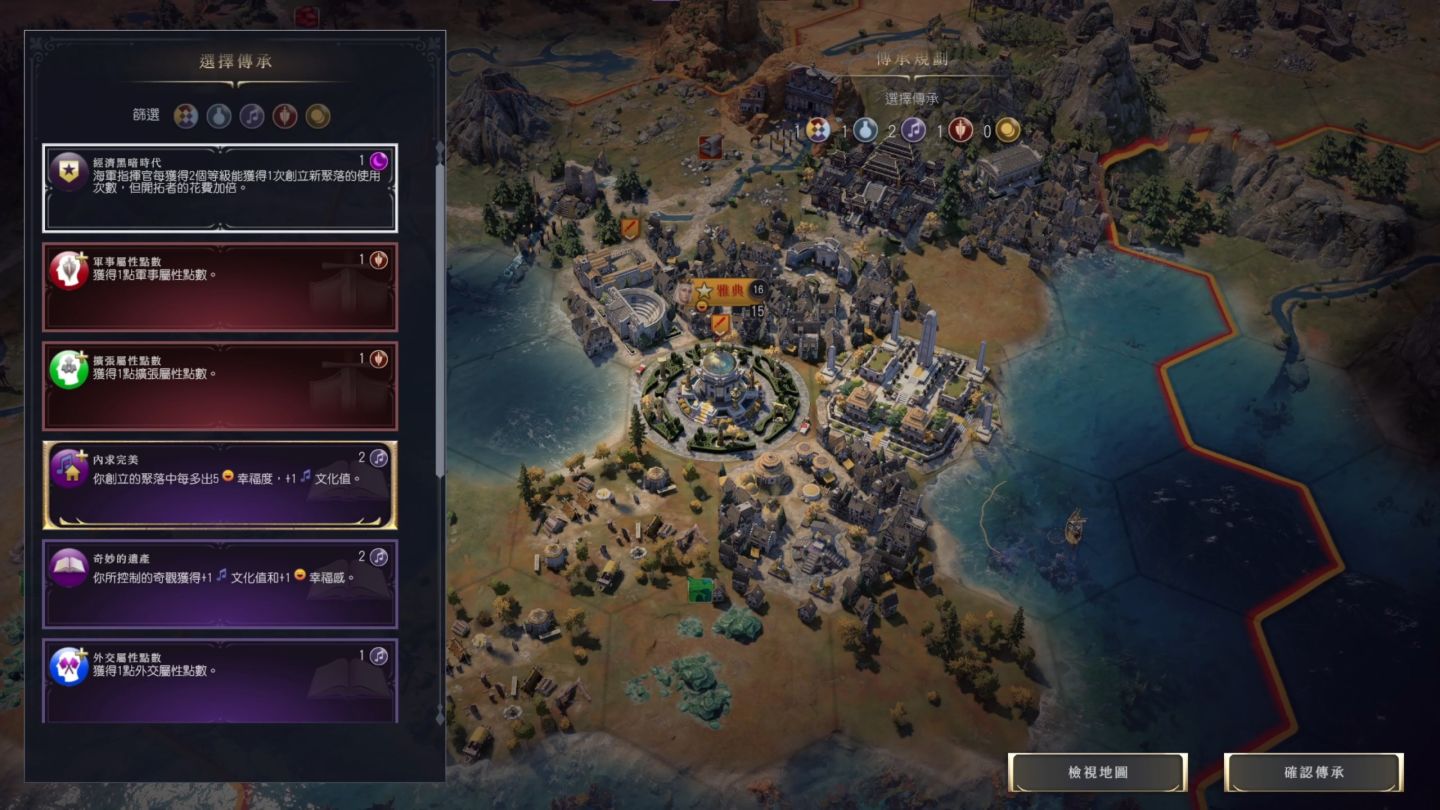Viewport: 1440px width, 810px height.
Task: Filter legacies by multicolor wildcard icon
Action: click(186, 116)
